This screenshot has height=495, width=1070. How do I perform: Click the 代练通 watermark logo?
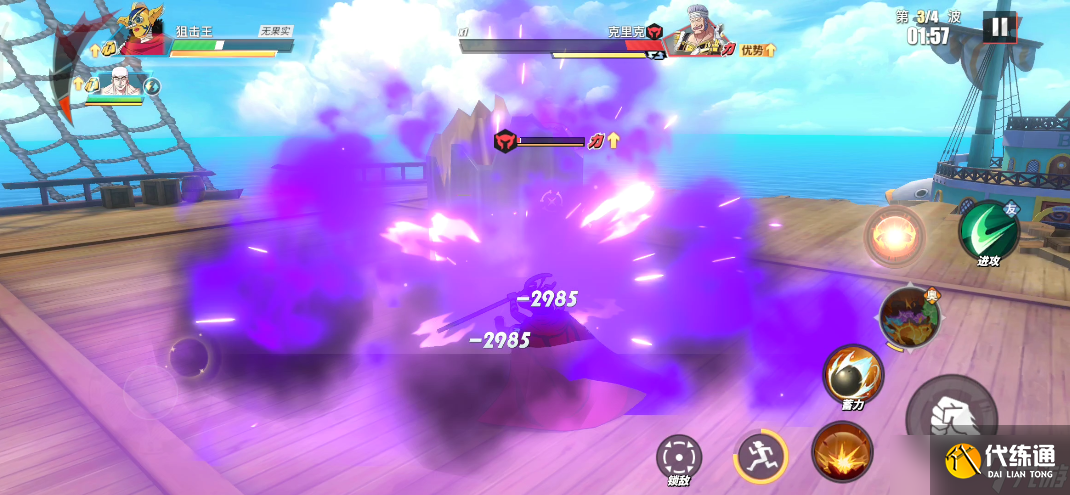999,461
